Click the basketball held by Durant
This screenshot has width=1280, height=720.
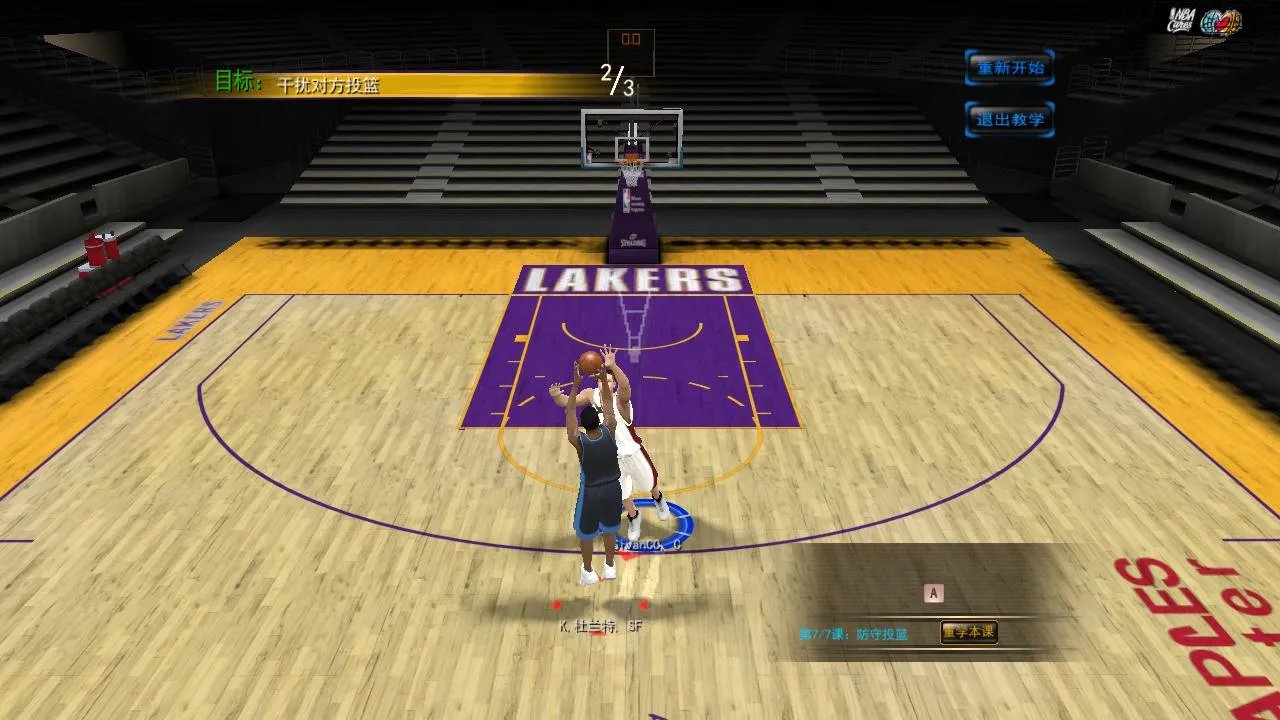[588, 362]
